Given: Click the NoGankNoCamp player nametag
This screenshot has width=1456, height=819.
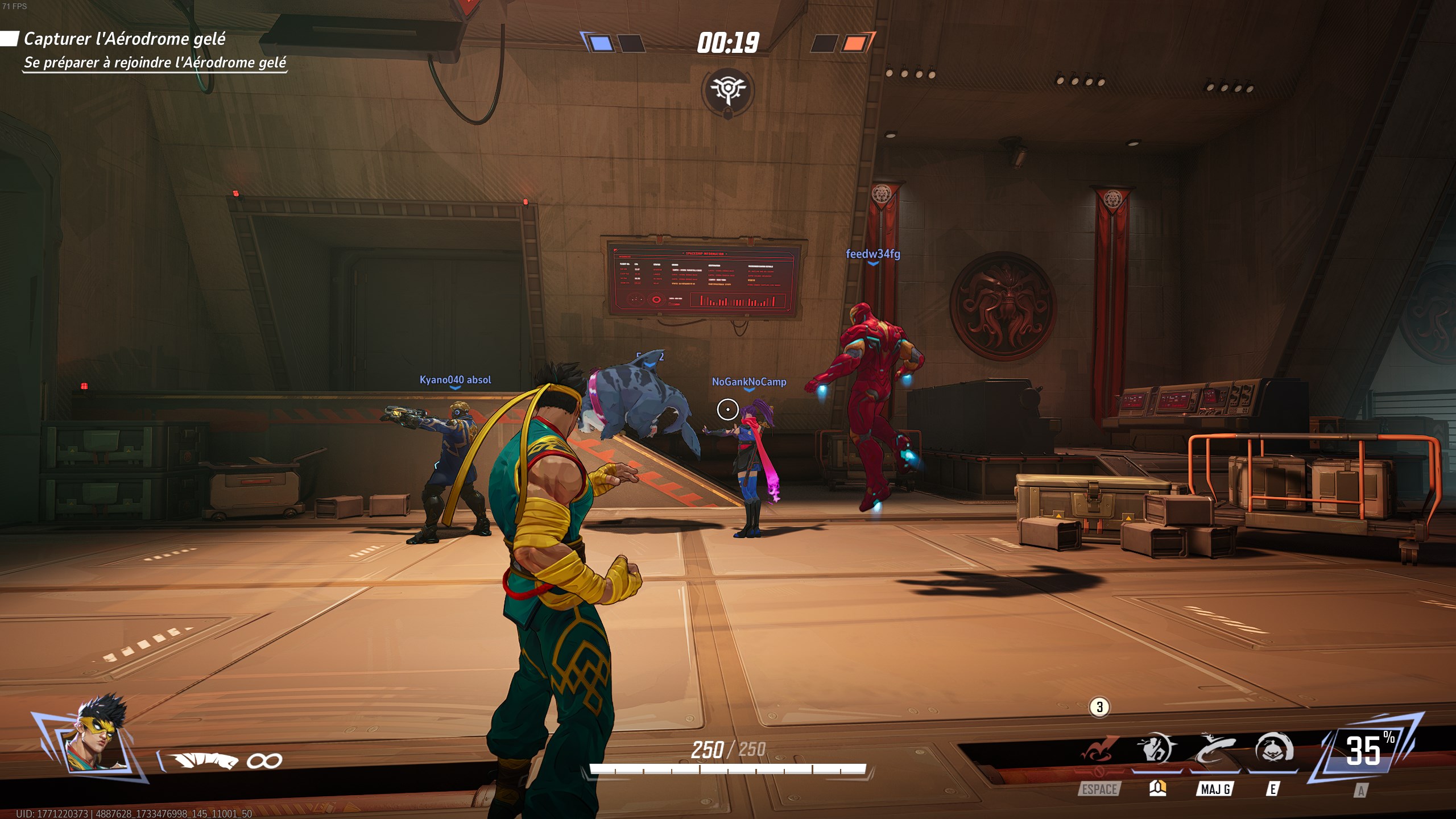Looking at the screenshot, I should coord(750,383).
